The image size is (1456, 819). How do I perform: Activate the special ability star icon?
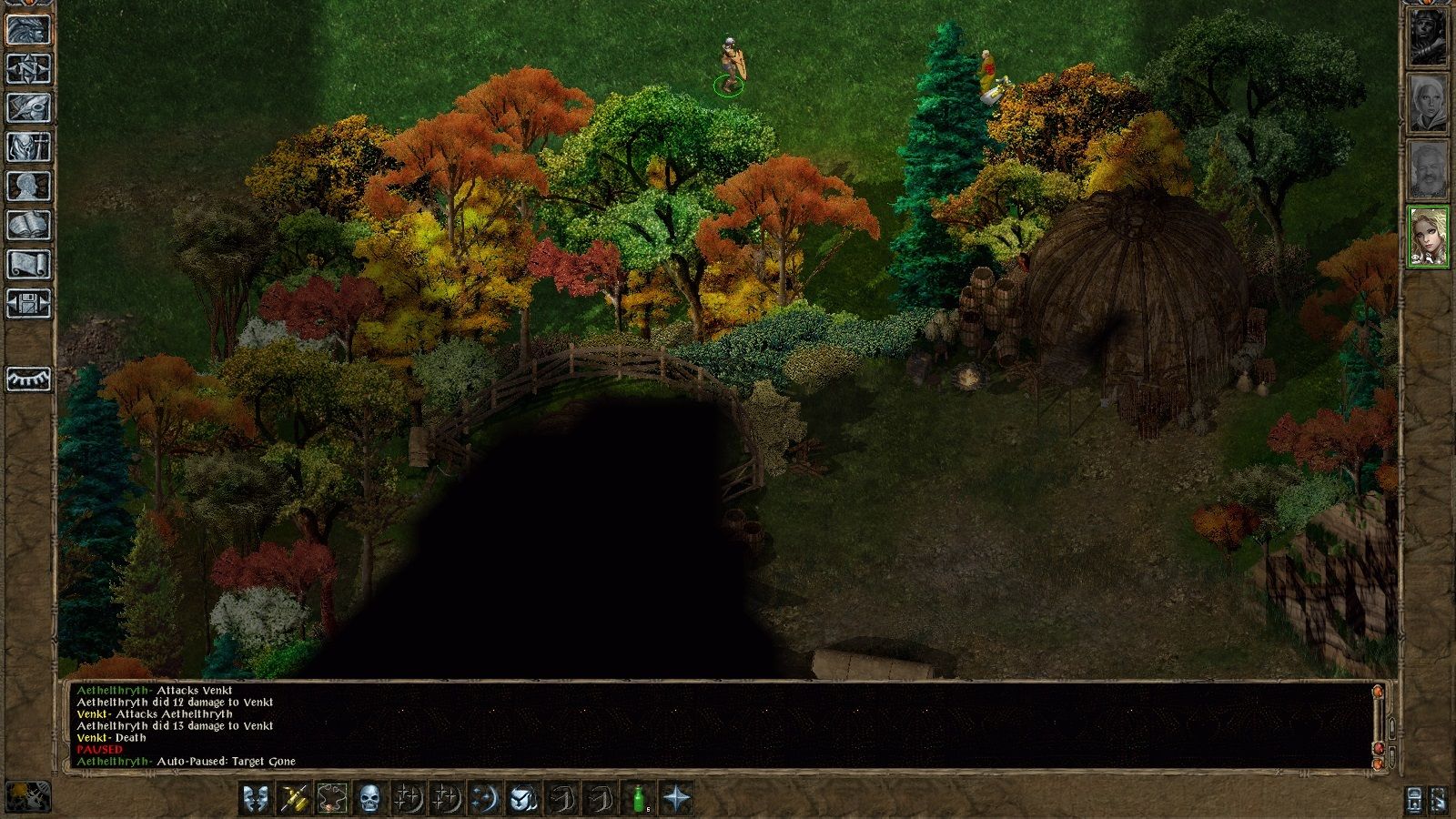tap(676, 797)
